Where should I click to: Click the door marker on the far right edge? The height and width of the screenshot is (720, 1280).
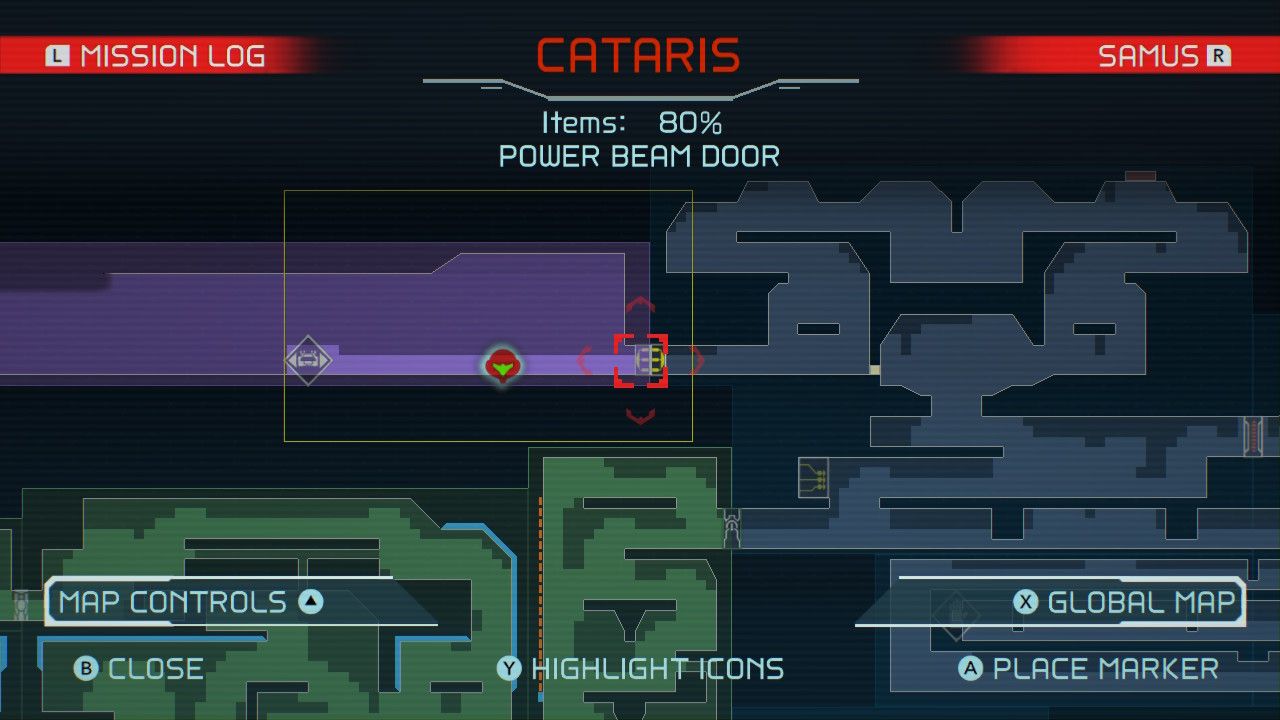[1253, 432]
